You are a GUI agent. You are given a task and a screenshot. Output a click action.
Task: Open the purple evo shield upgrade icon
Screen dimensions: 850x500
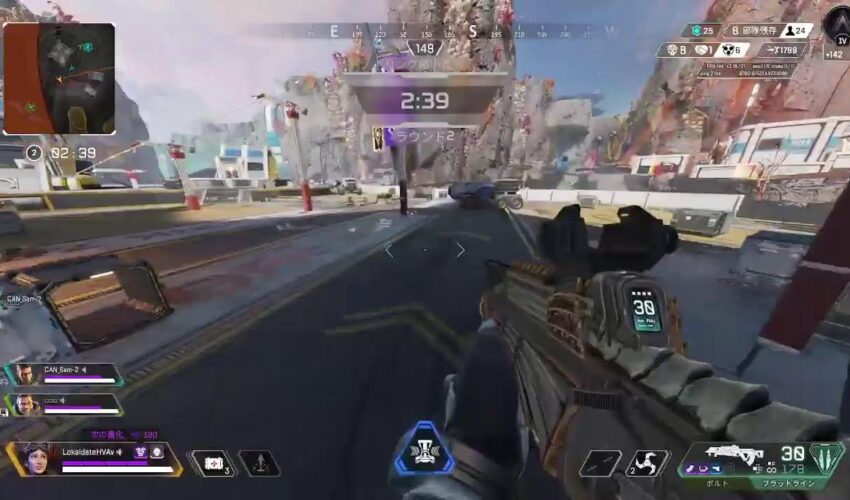pyautogui.click(x=141, y=452)
